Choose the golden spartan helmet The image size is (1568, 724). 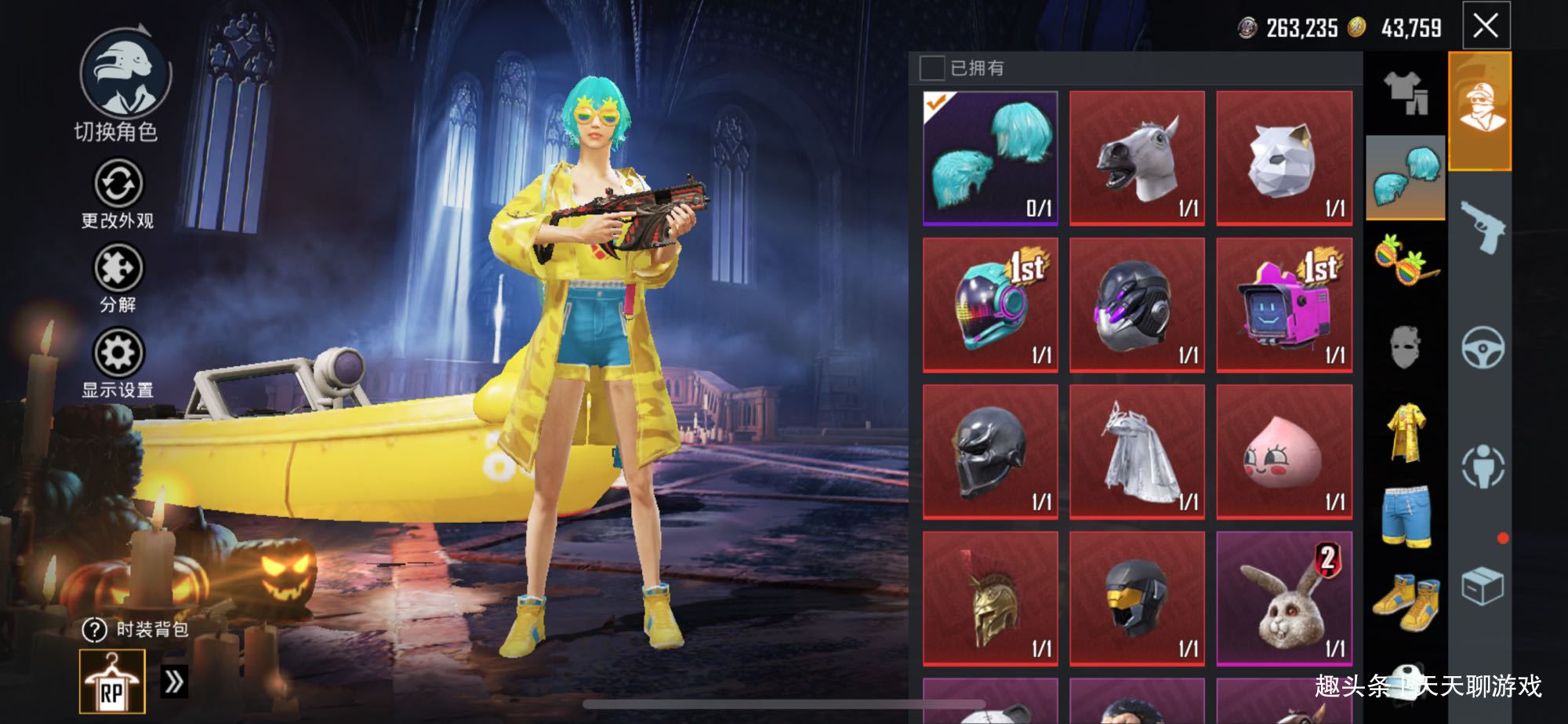(990, 598)
